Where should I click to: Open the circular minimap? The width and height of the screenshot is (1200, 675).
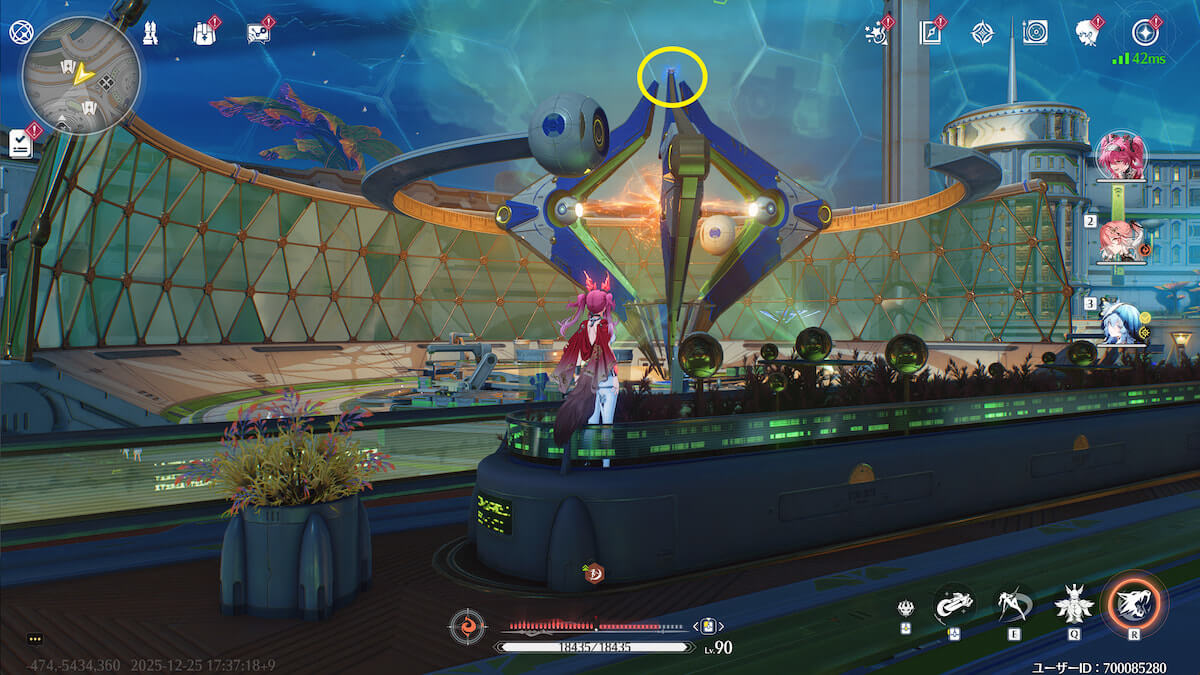point(81,76)
